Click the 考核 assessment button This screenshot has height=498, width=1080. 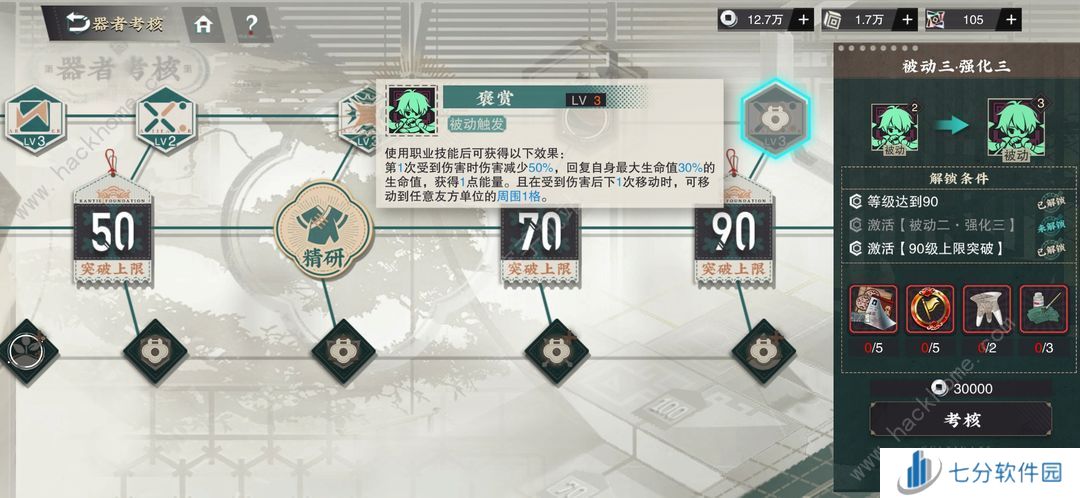click(959, 420)
